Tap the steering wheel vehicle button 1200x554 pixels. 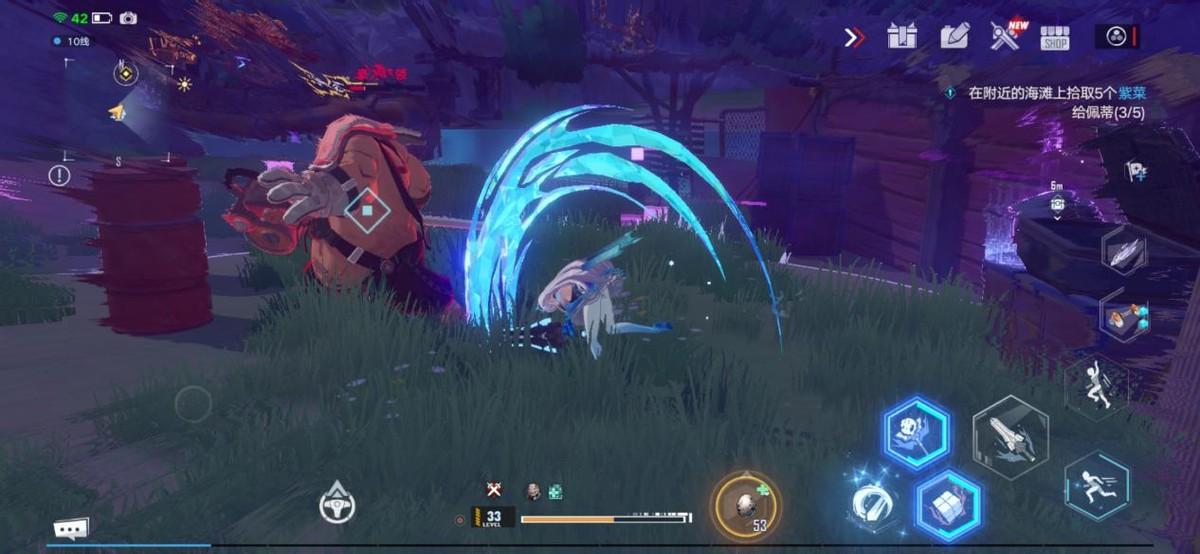pyautogui.click(x=337, y=503)
